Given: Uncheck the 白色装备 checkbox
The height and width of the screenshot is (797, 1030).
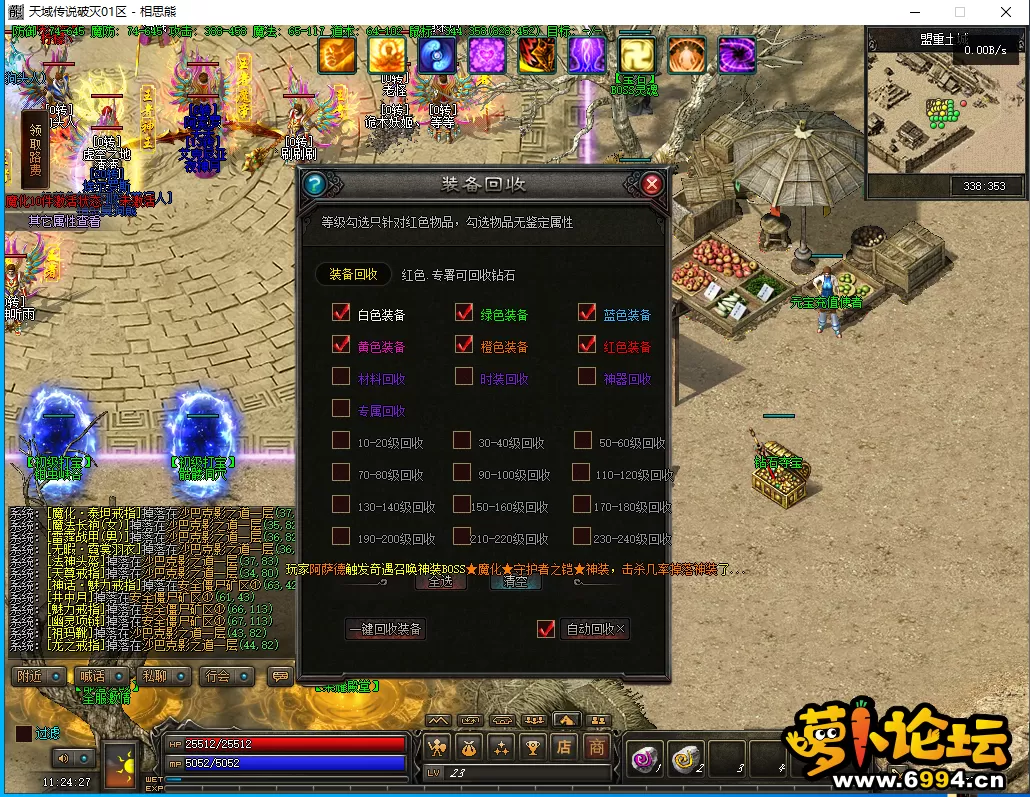Looking at the screenshot, I should pos(341,314).
